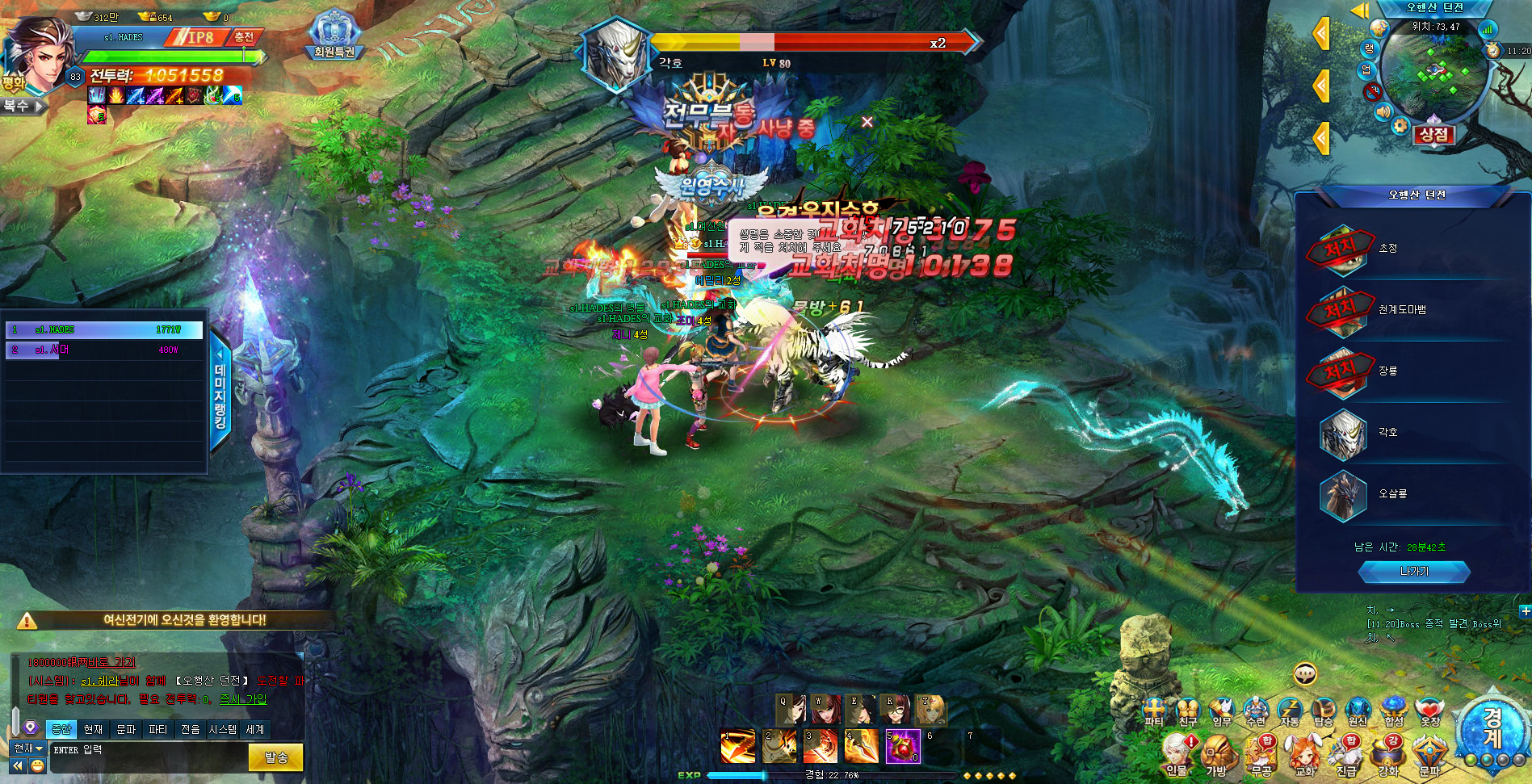This screenshot has width=1532, height=784.
Task: Select the 각호 boss row in dungeon list
Action: (1413, 433)
